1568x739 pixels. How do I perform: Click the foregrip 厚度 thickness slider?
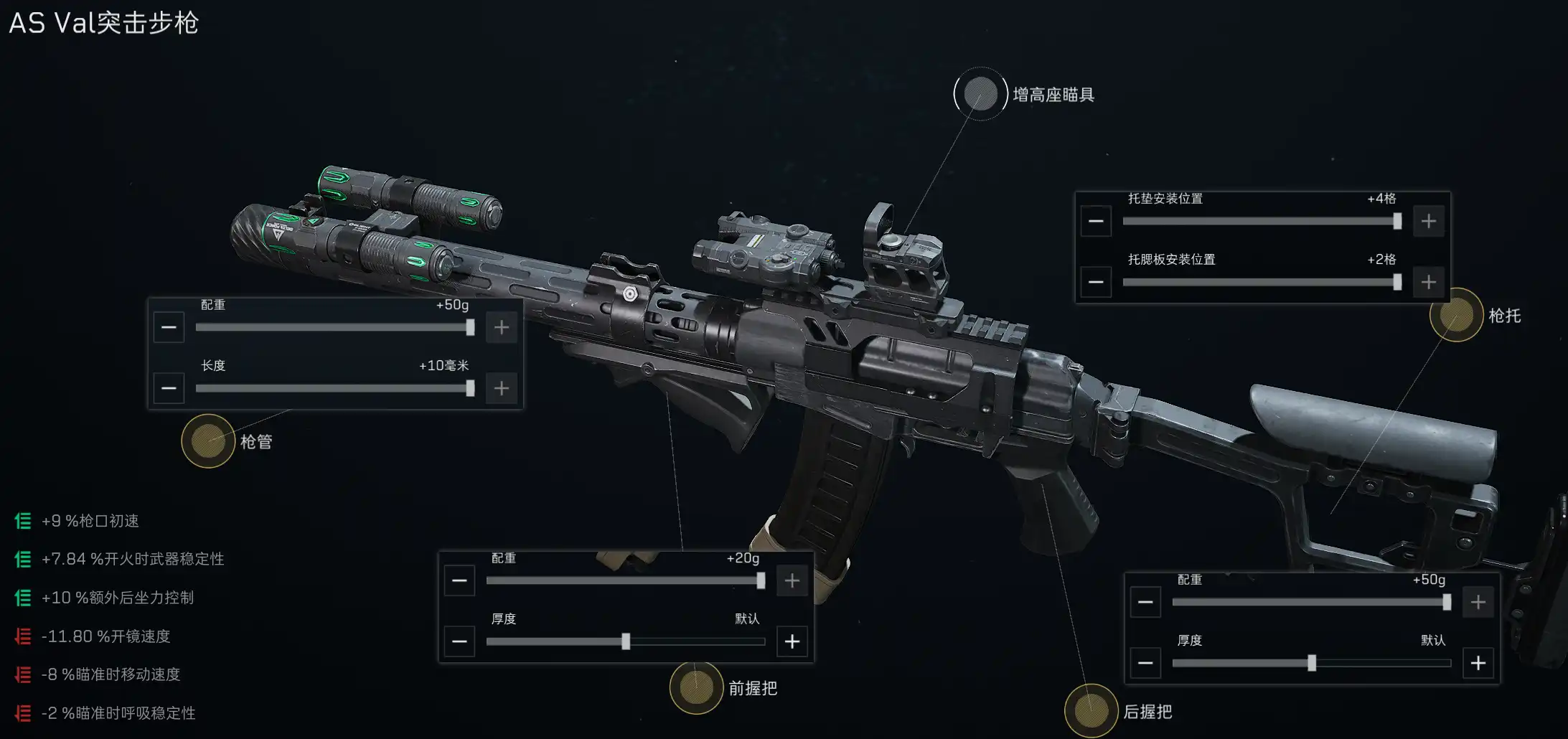625,641
